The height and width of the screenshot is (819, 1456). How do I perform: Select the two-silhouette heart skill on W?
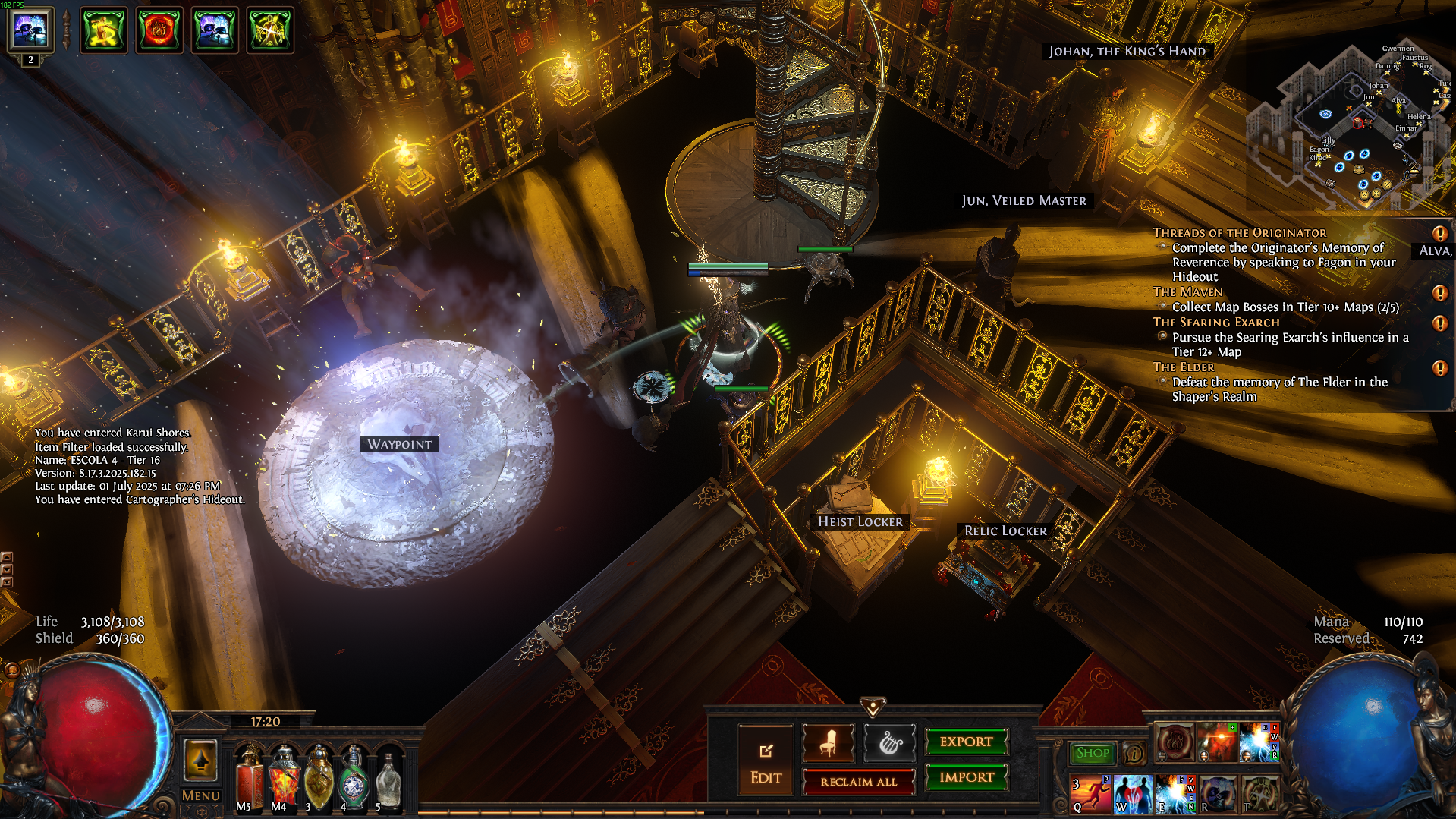click(x=1133, y=794)
